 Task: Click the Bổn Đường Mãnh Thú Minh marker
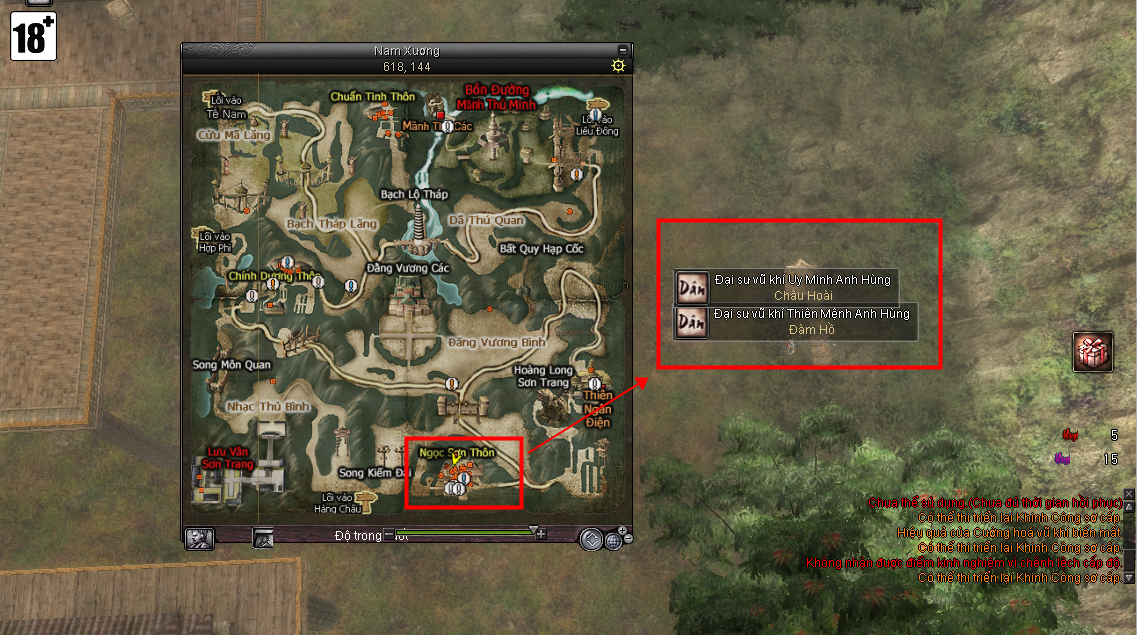coord(496,97)
